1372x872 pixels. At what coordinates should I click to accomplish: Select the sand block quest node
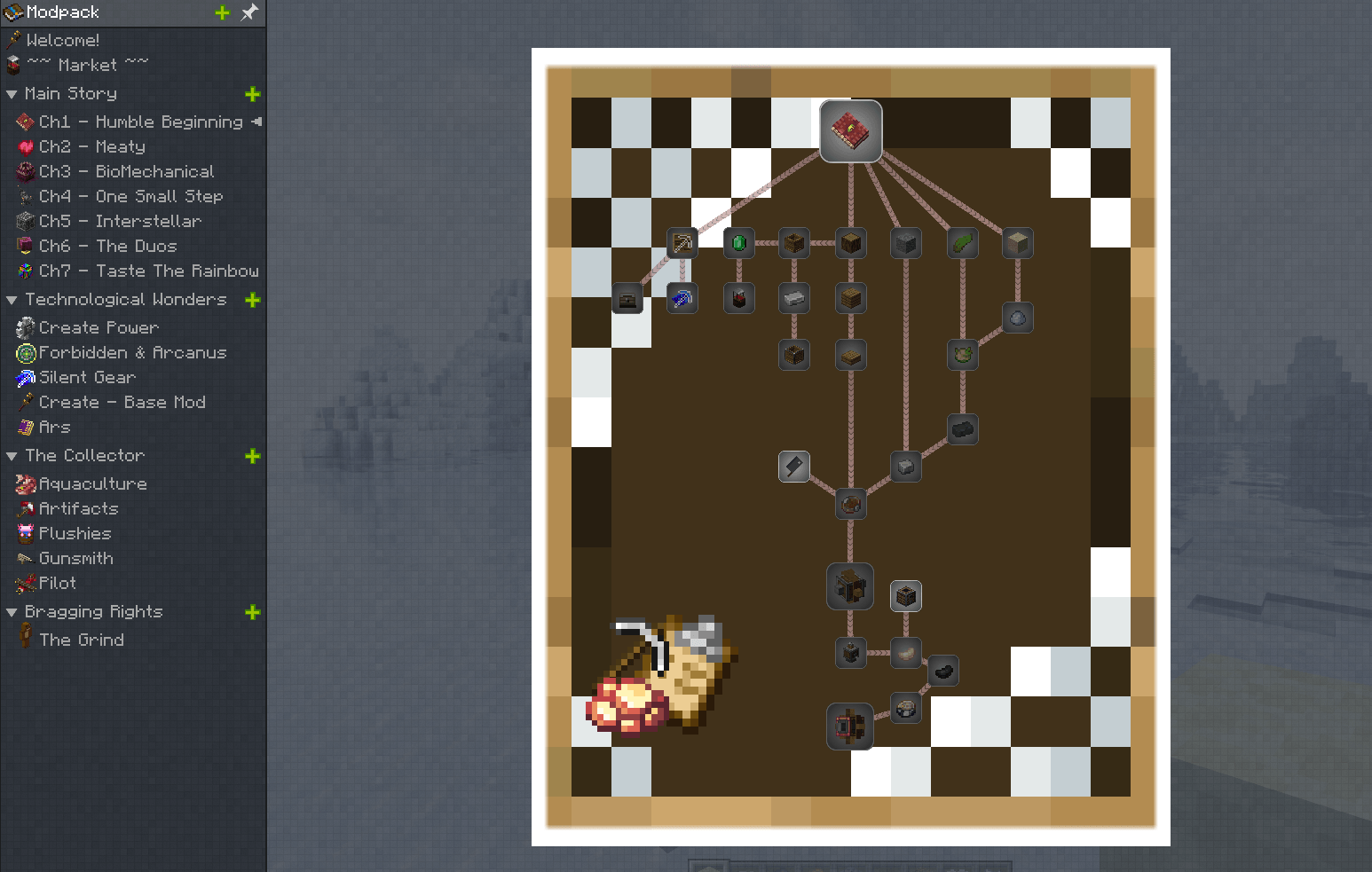pyautogui.click(x=1018, y=242)
